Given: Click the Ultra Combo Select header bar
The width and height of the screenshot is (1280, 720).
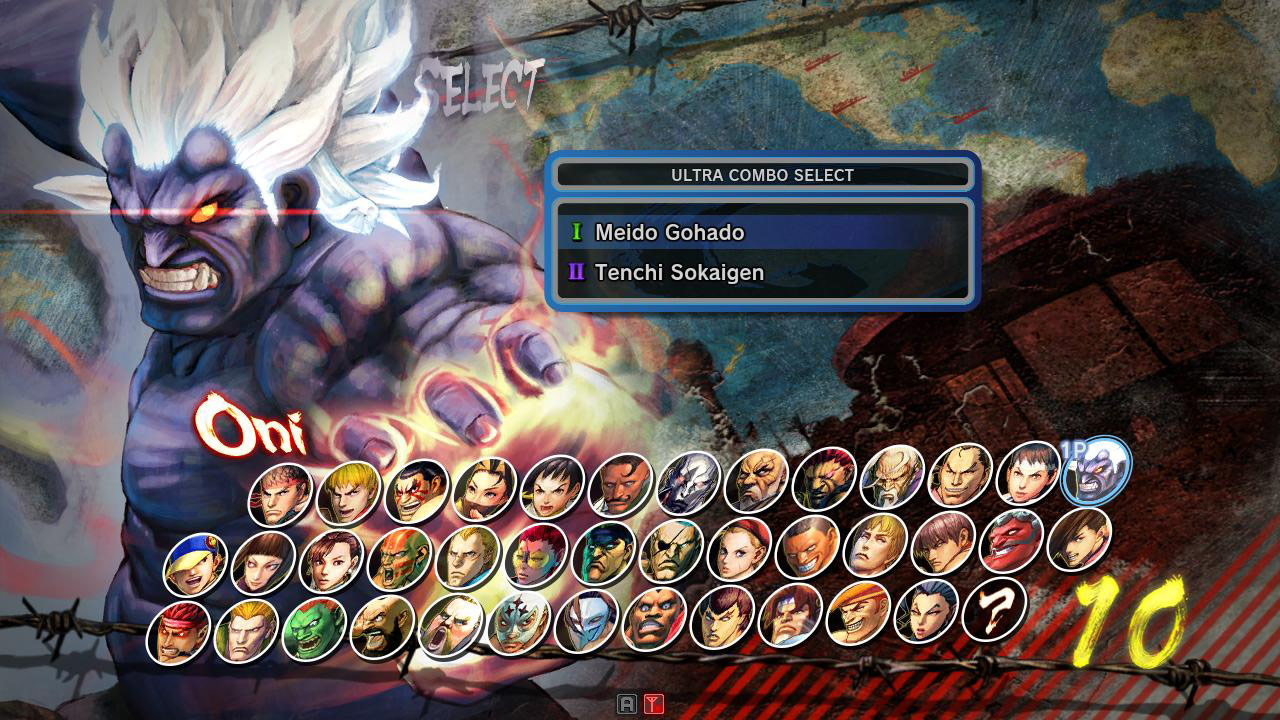Looking at the screenshot, I should 763,174.
